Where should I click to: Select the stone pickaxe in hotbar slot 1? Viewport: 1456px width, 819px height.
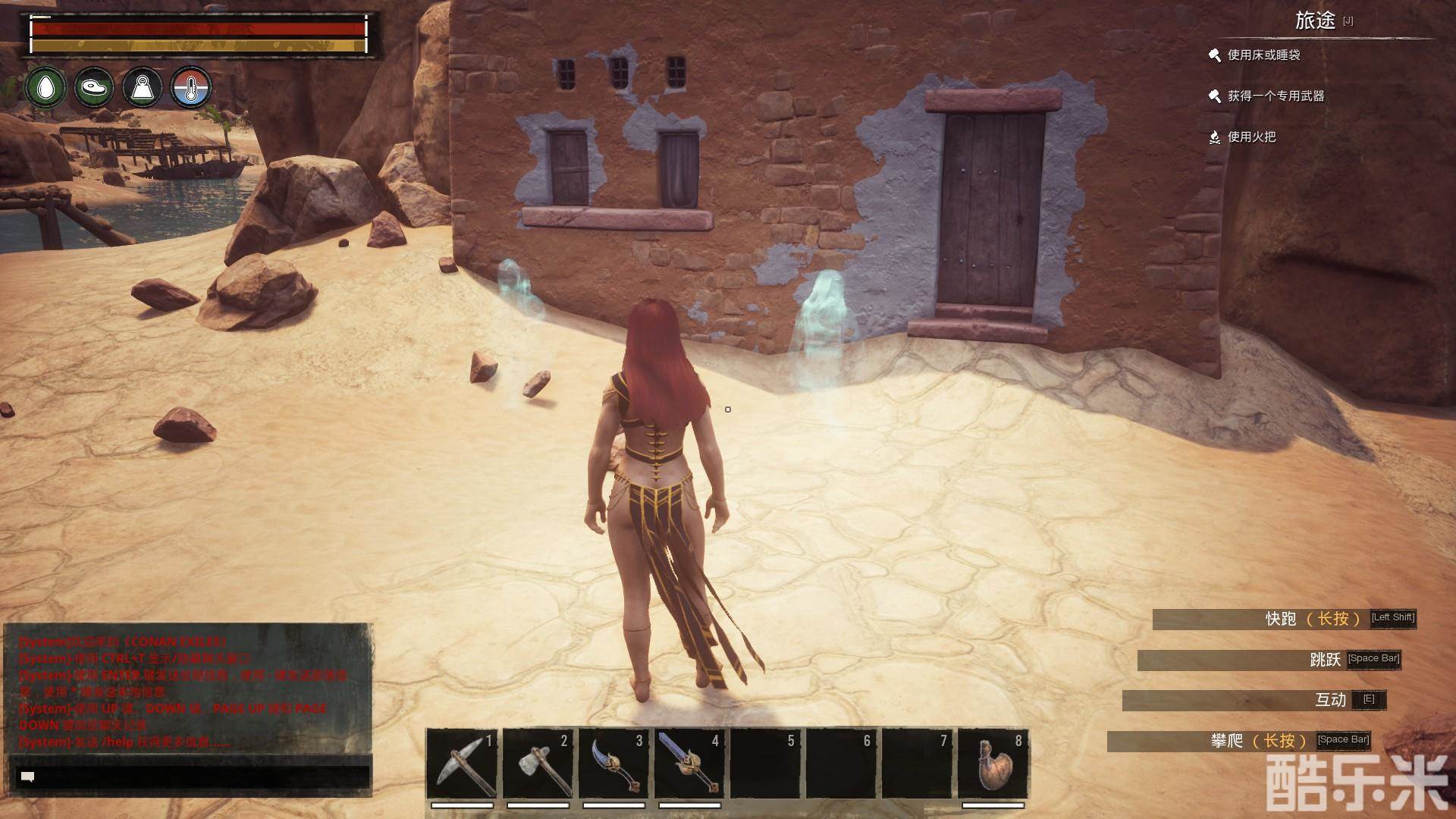coord(462,763)
